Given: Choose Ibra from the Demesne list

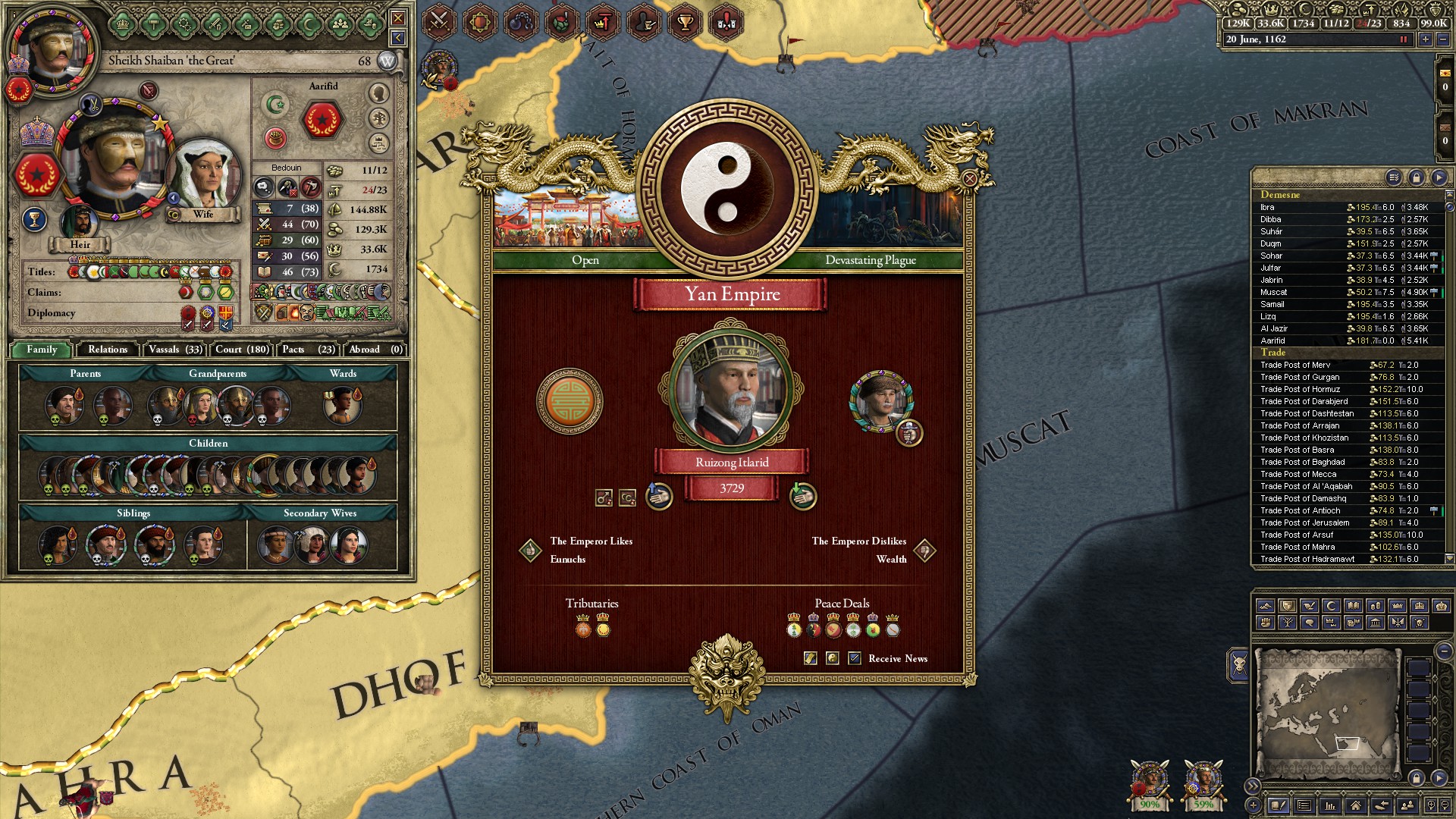Looking at the screenshot, I should [x=1267, y=207].
